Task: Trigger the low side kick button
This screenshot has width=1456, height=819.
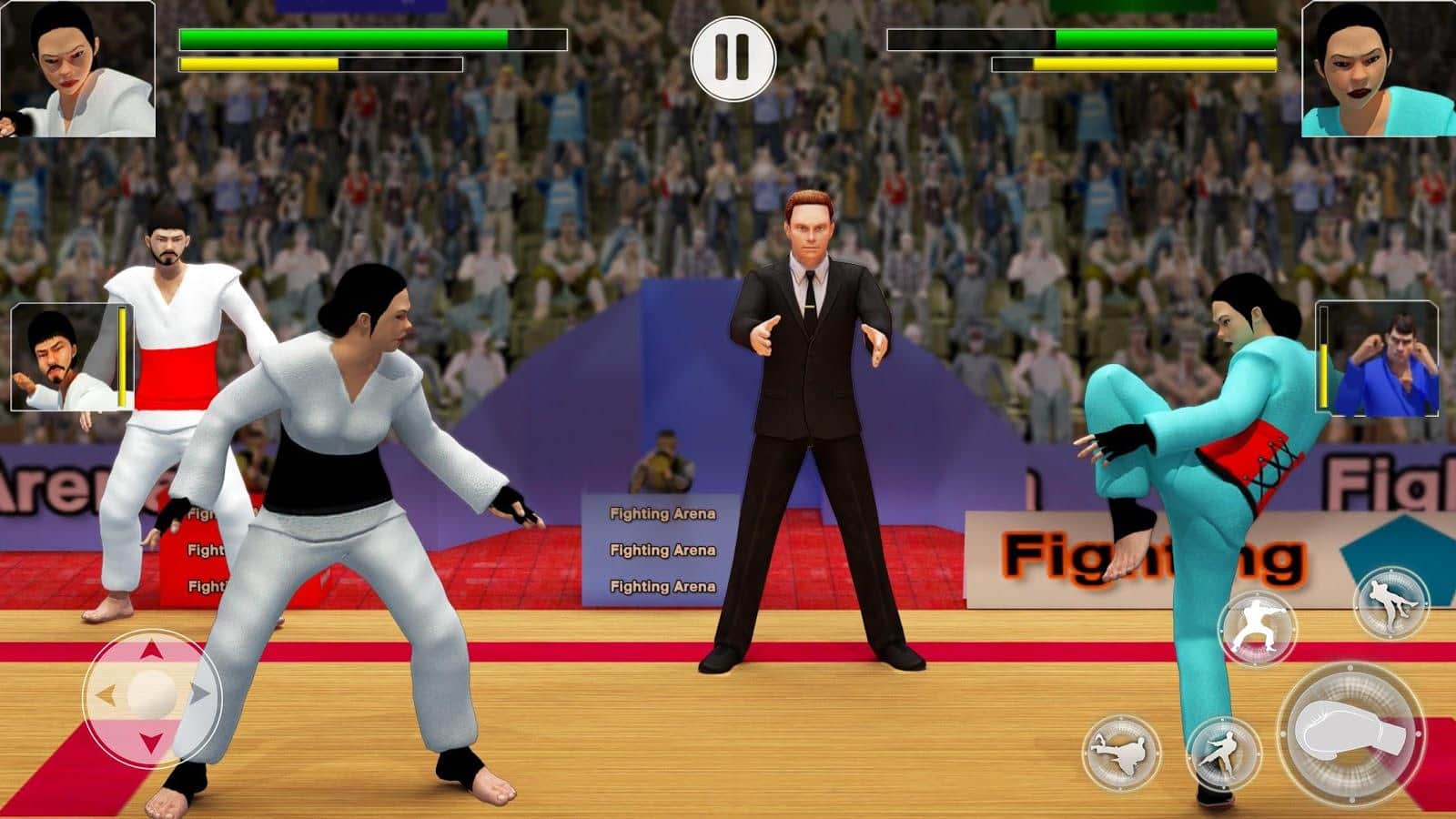Action: click(x=1224, y=753)
